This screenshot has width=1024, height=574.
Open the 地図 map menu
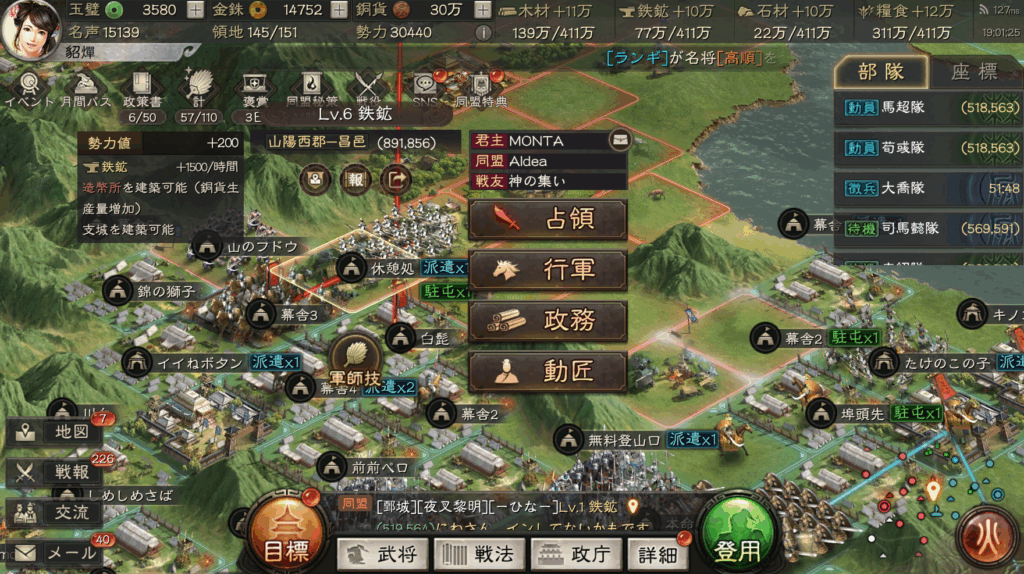coord(55,432)
